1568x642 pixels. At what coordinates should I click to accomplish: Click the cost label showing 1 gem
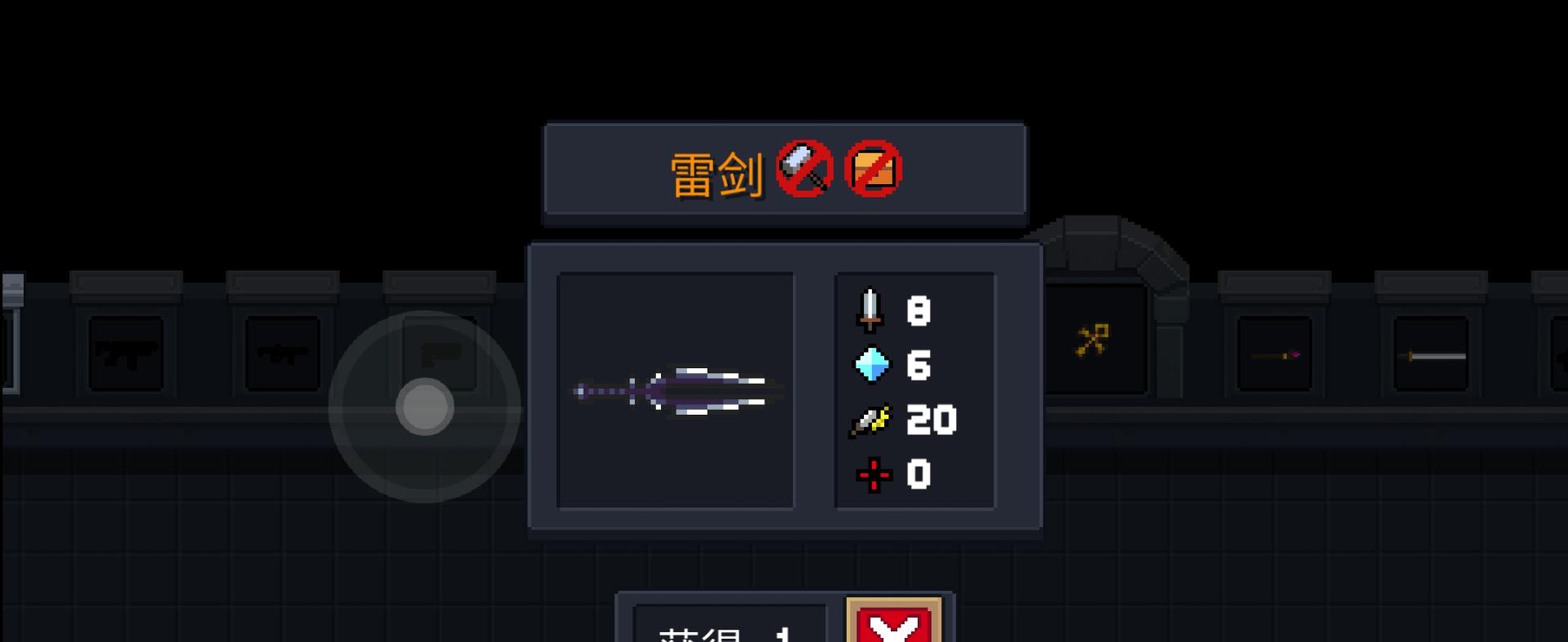[725, 634]
